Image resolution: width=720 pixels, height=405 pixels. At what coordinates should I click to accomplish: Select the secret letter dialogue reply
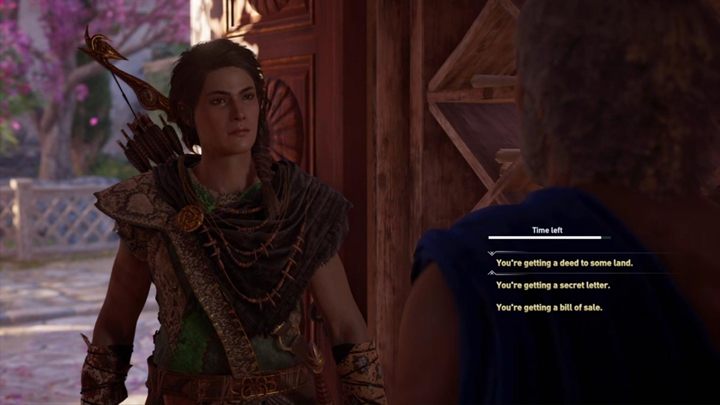pyautogui.click(x=552, y=285)
